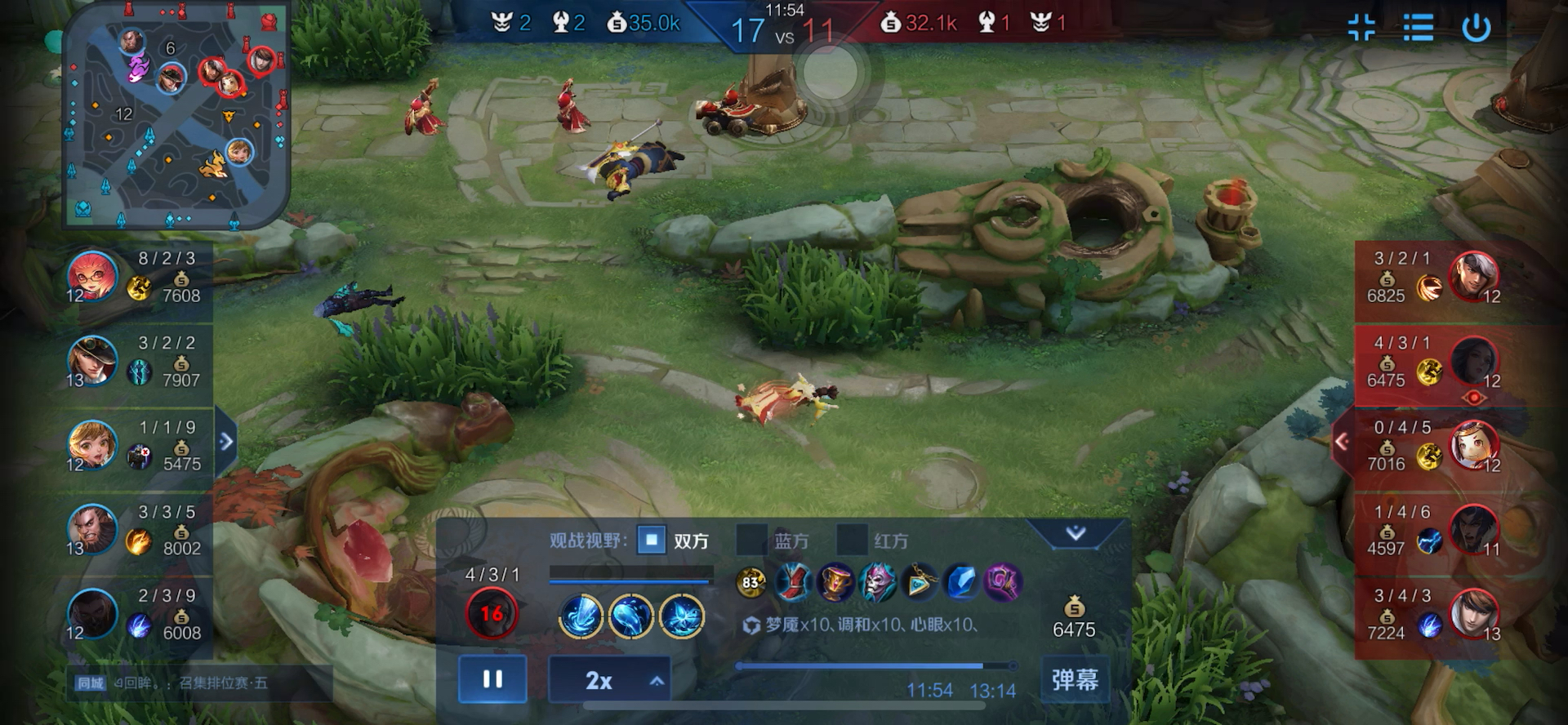Collapse the red team player panel
1568x725 pixels.
(x=1342, y=442)
